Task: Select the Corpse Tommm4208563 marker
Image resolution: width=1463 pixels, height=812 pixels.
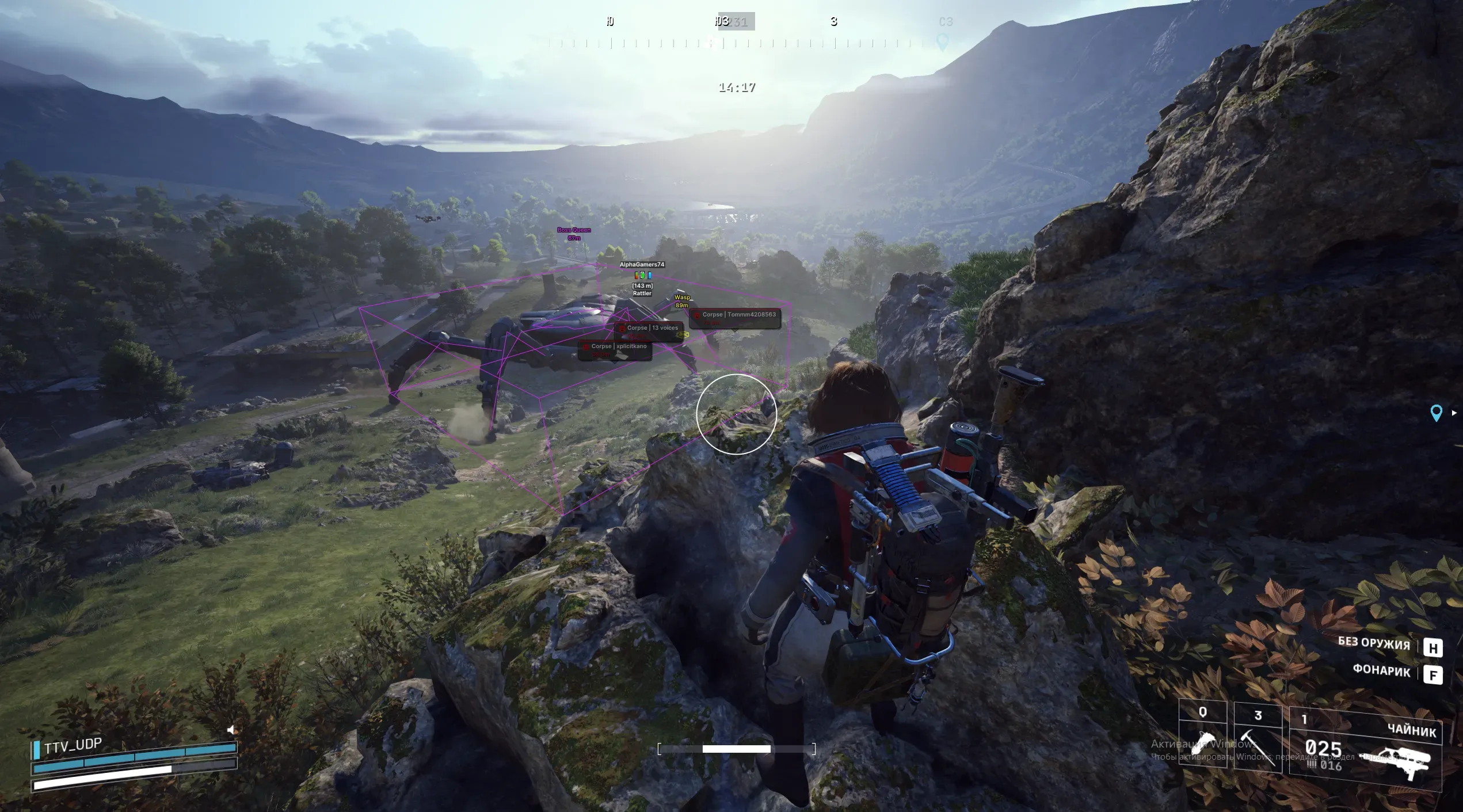Action: point(735,318)
